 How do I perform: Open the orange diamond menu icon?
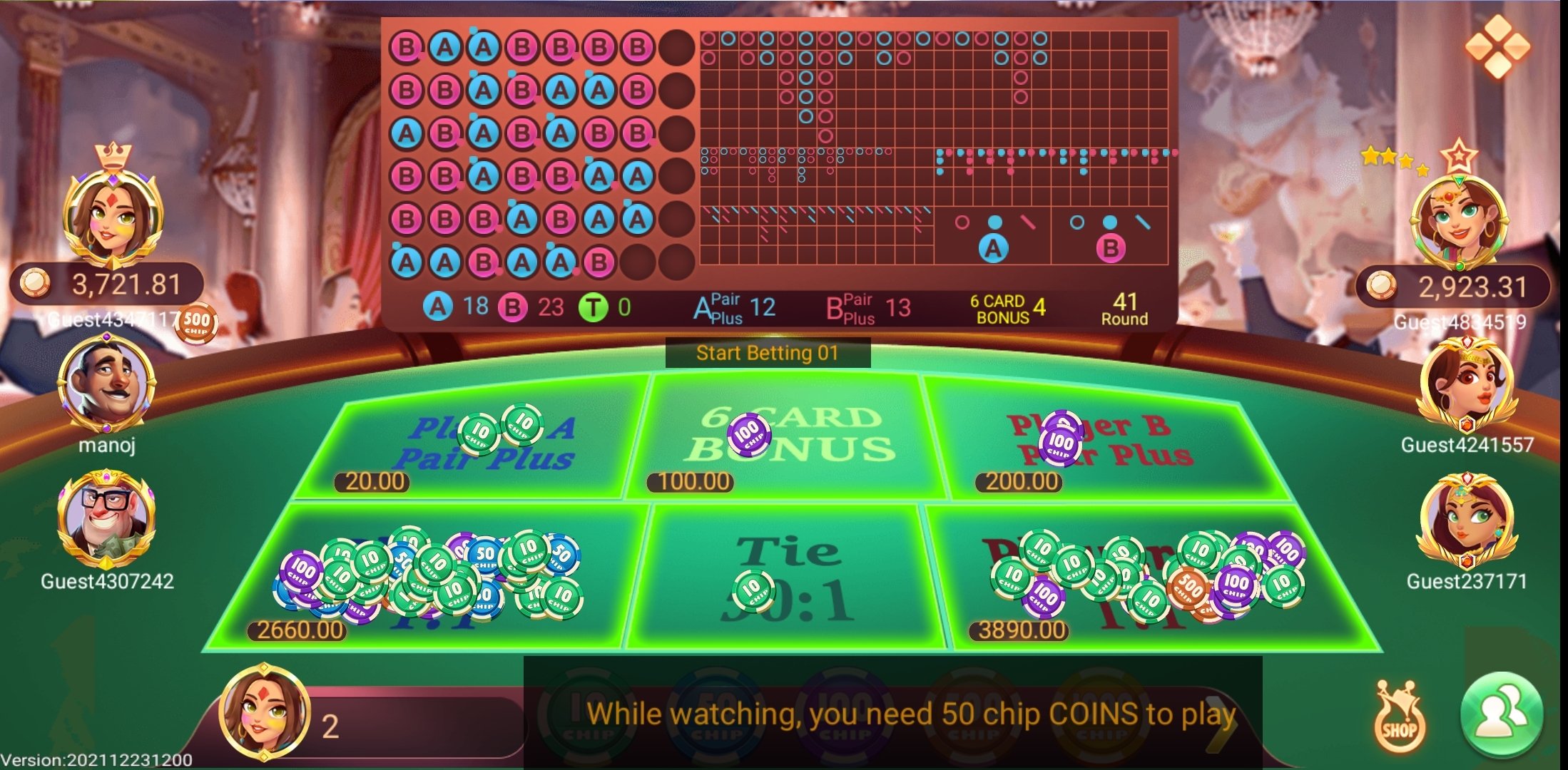coord(1497,46)
